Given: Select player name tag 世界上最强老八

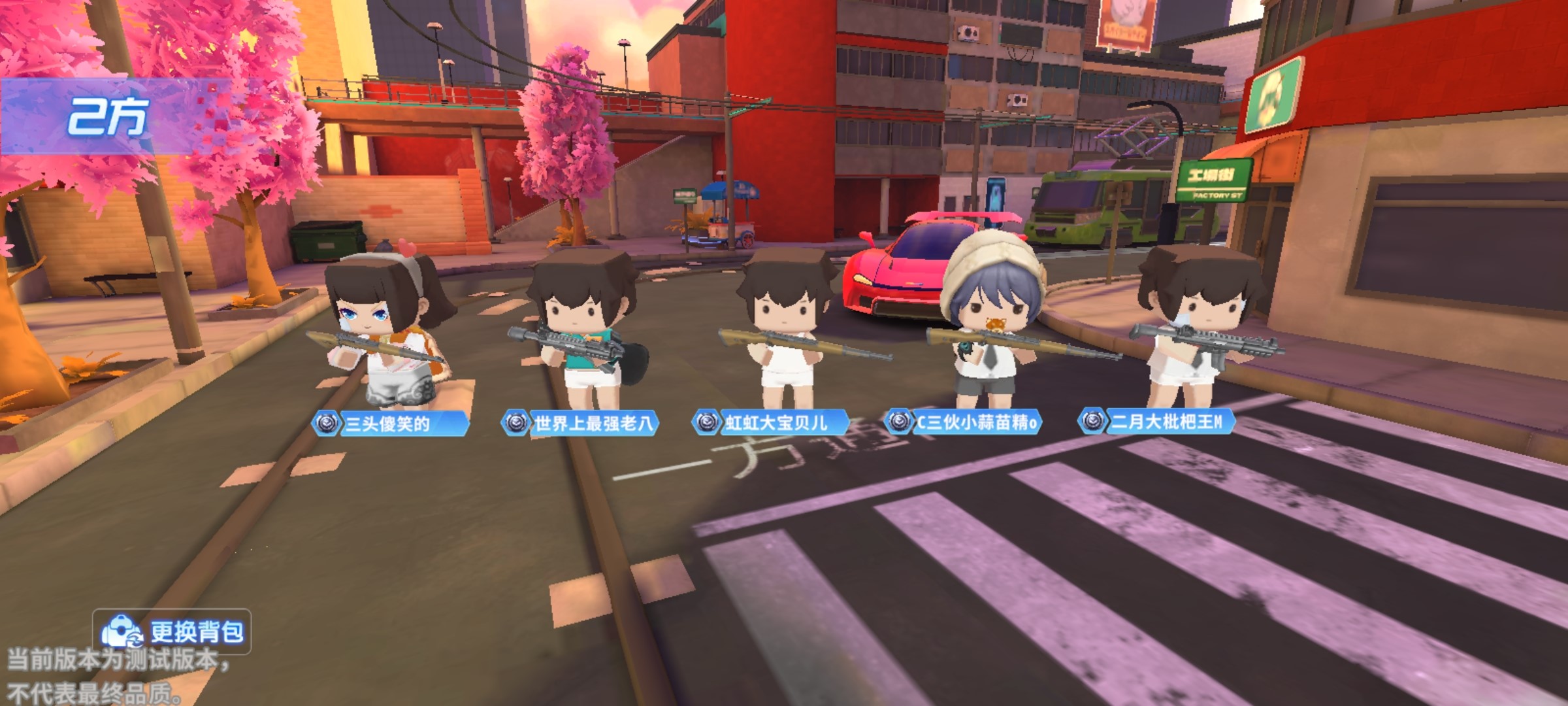Looking at the screenshot, I should click(x=581, y=423).
